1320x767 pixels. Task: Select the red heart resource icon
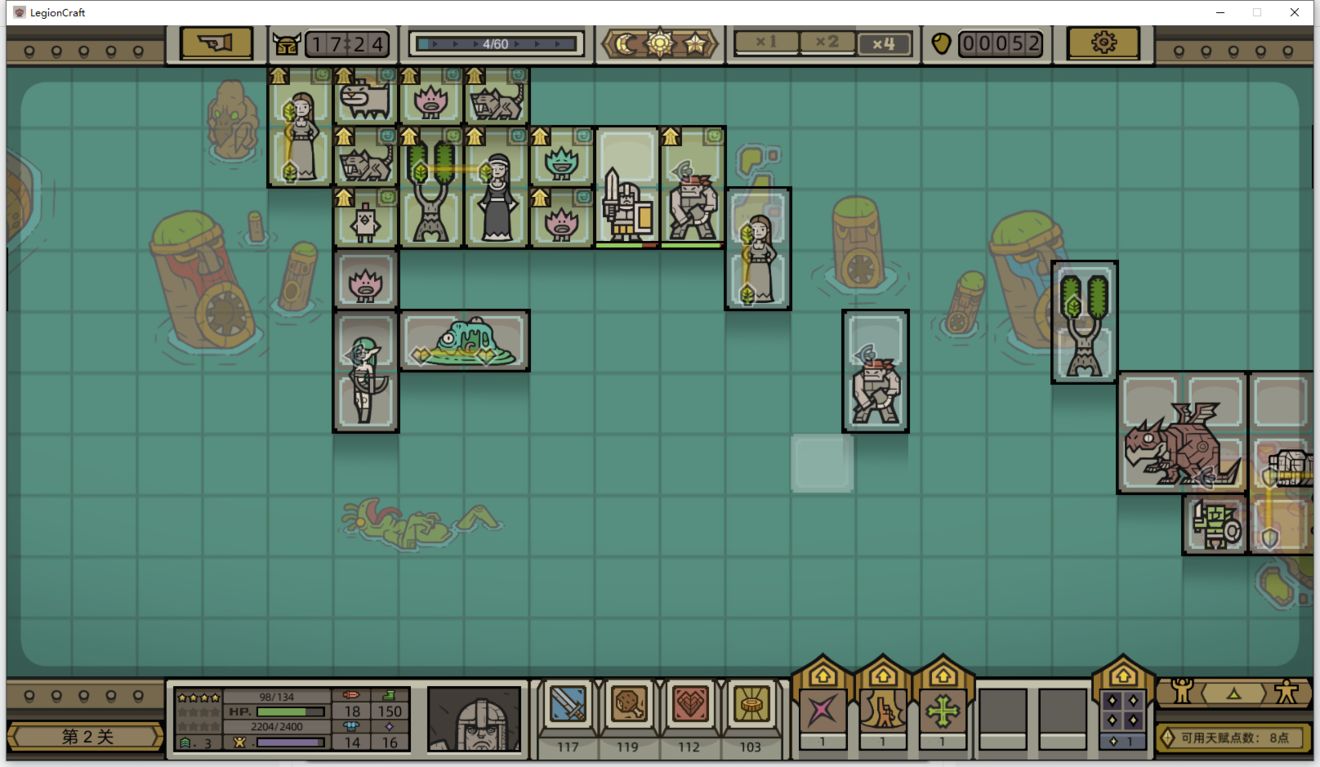pyautogui.click(x=689, y=706)
